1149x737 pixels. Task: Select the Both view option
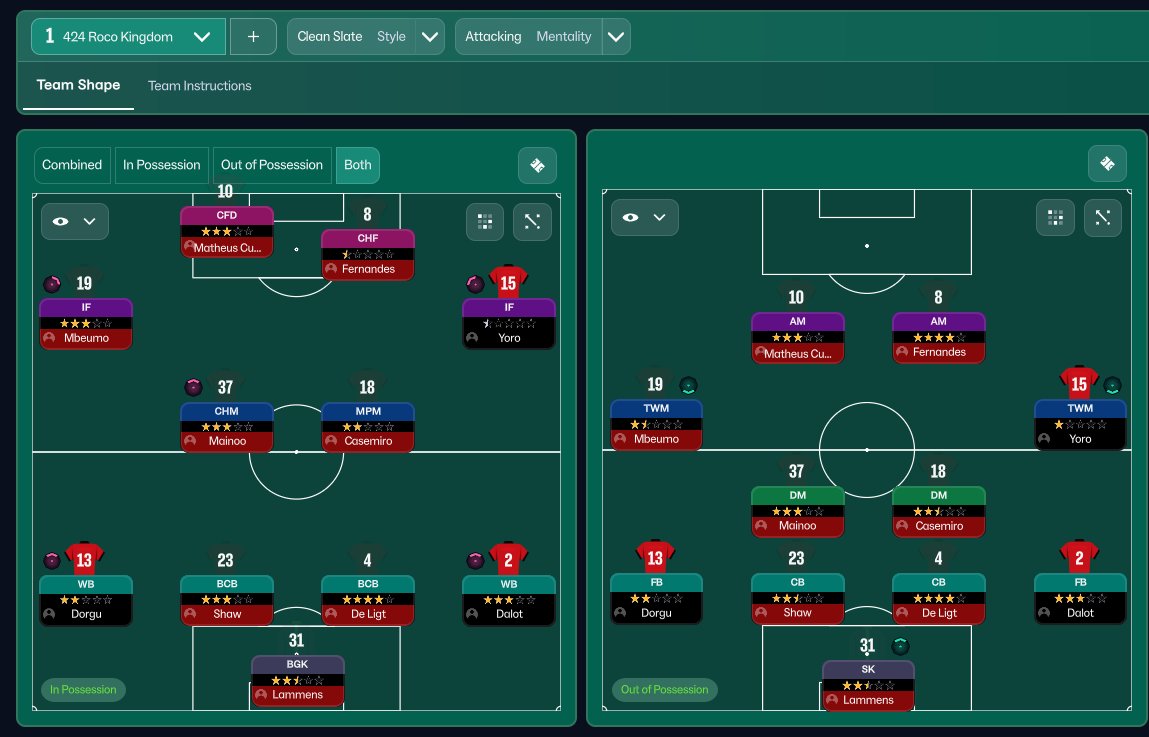357,165
